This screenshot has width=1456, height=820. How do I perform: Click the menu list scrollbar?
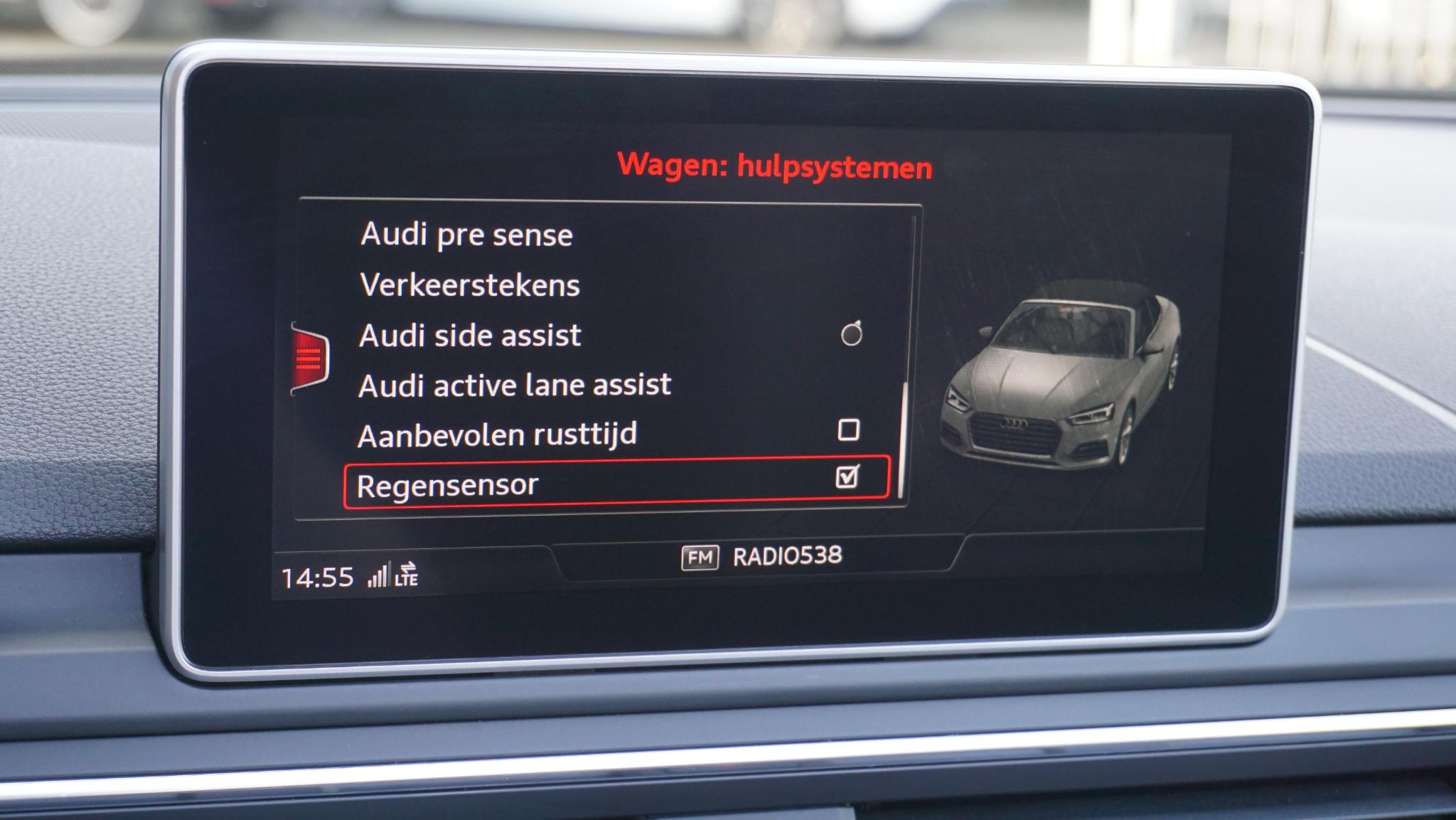tap(903, 440)
